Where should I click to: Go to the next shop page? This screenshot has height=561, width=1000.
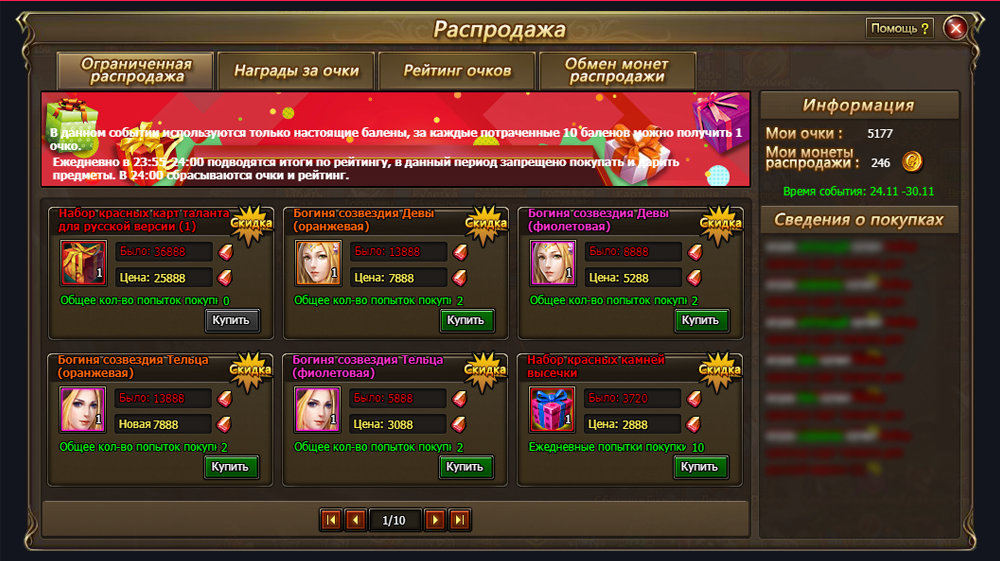click(434, 520)
